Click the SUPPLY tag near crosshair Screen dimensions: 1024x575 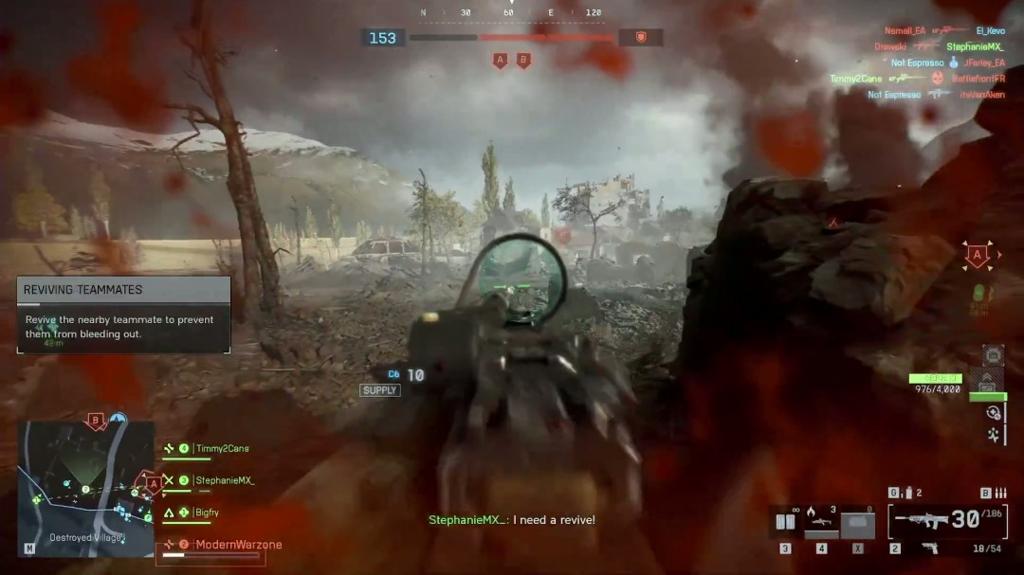point(380,390)
